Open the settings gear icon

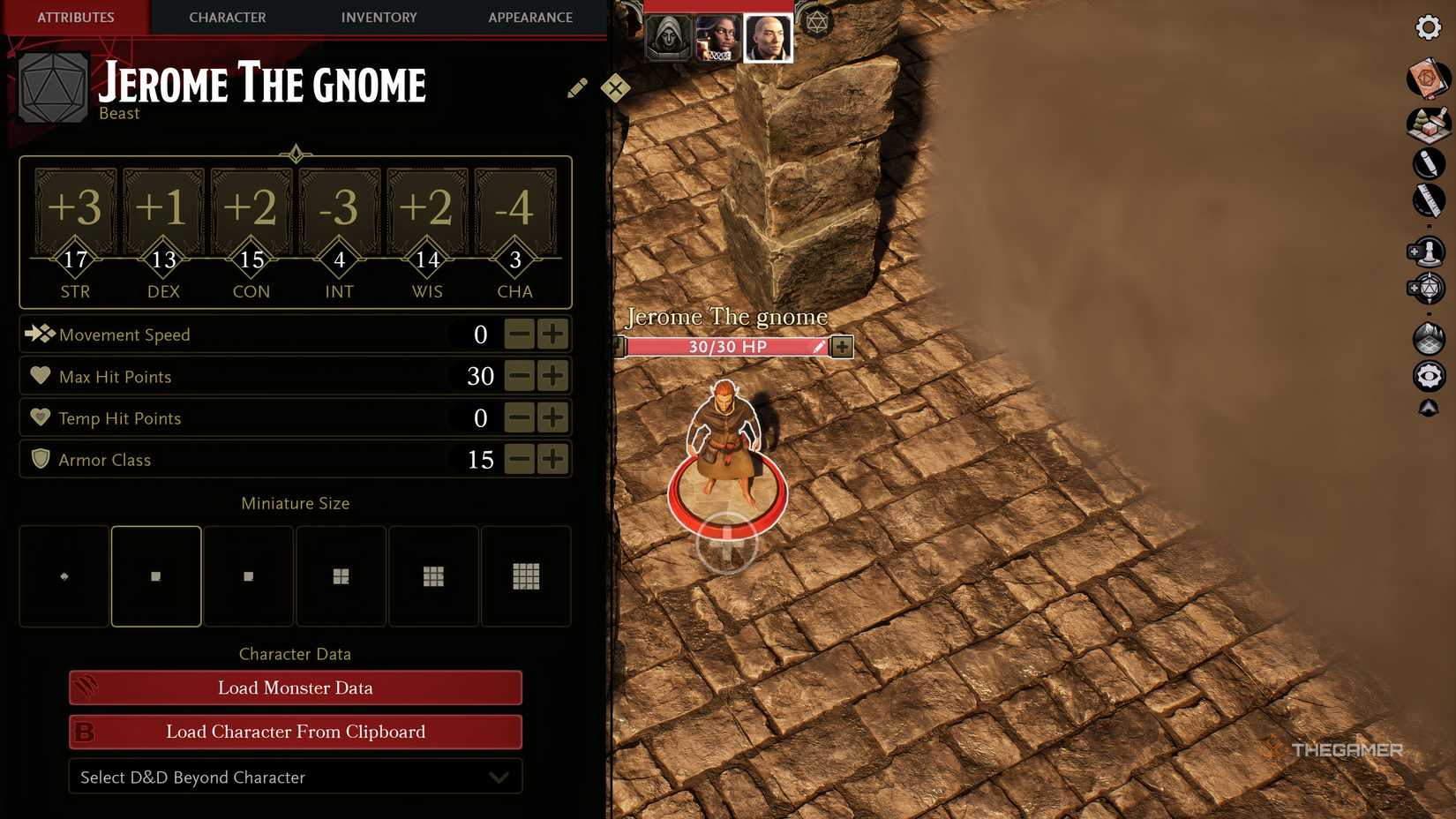pyautogui.click(x=1428, y=27)
